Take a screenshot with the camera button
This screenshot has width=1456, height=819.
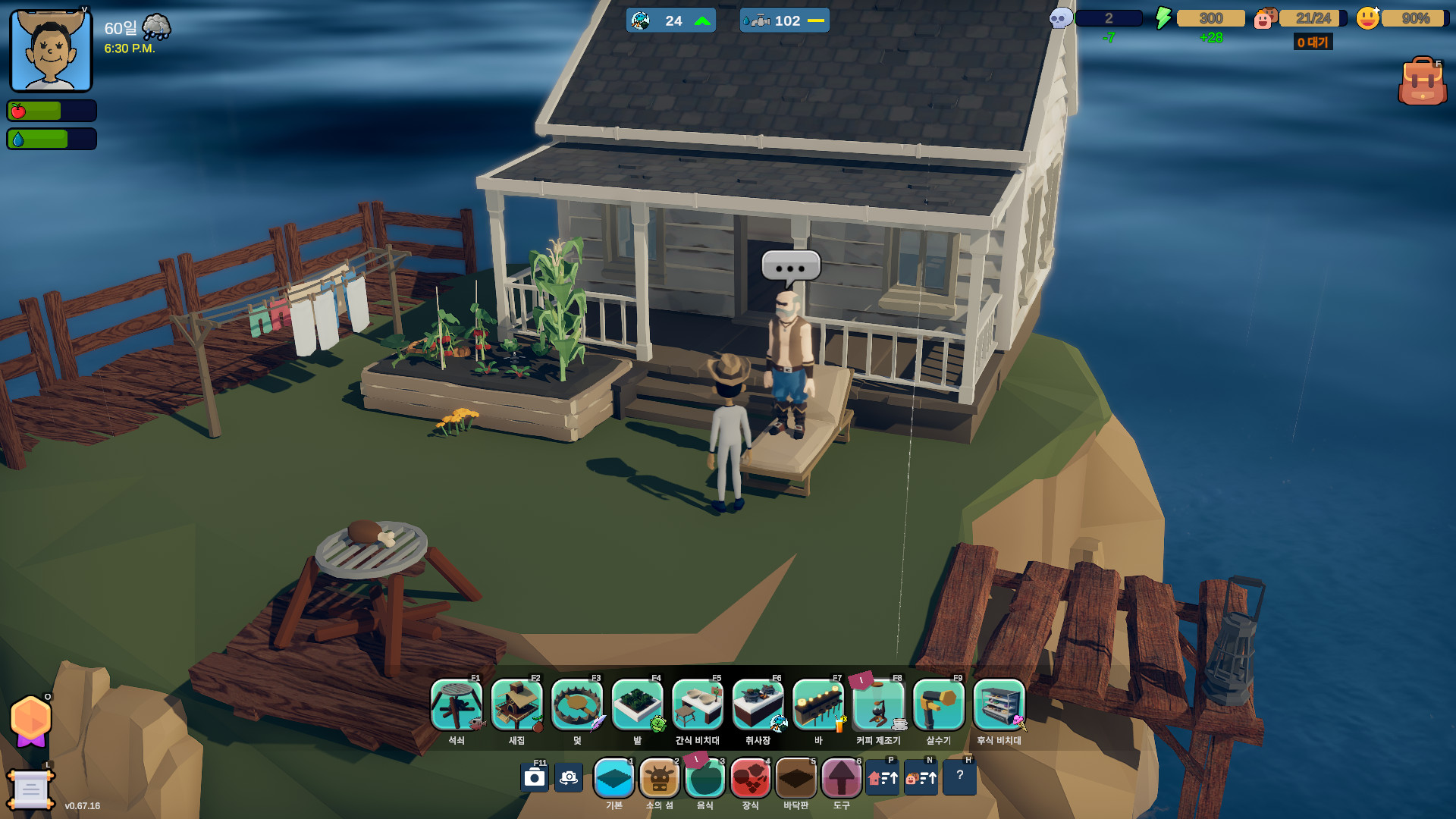(535, 778)
